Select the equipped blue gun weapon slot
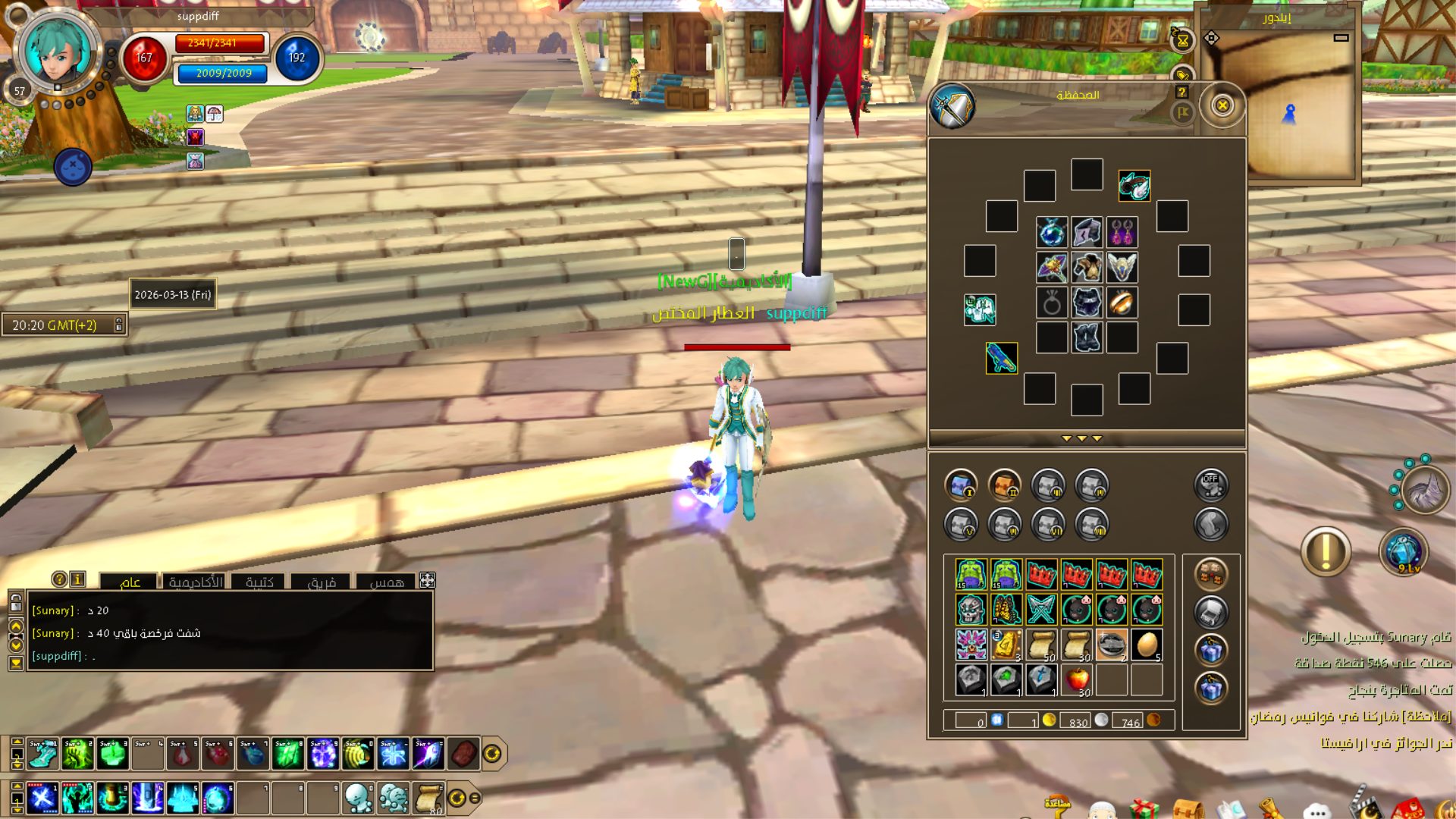This screenshot has height=819, width=1456. tap(1001, 358)
